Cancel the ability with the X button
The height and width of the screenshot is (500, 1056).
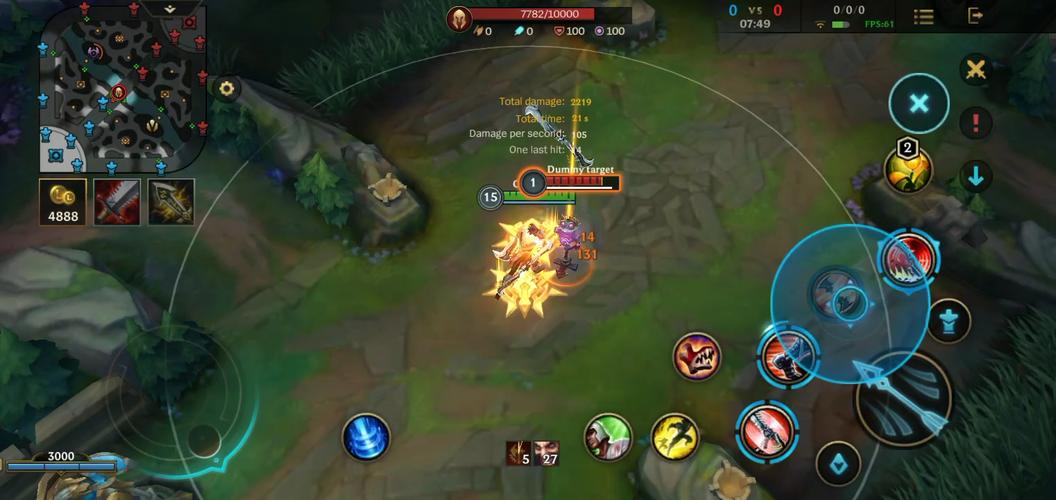coord(919,103)
